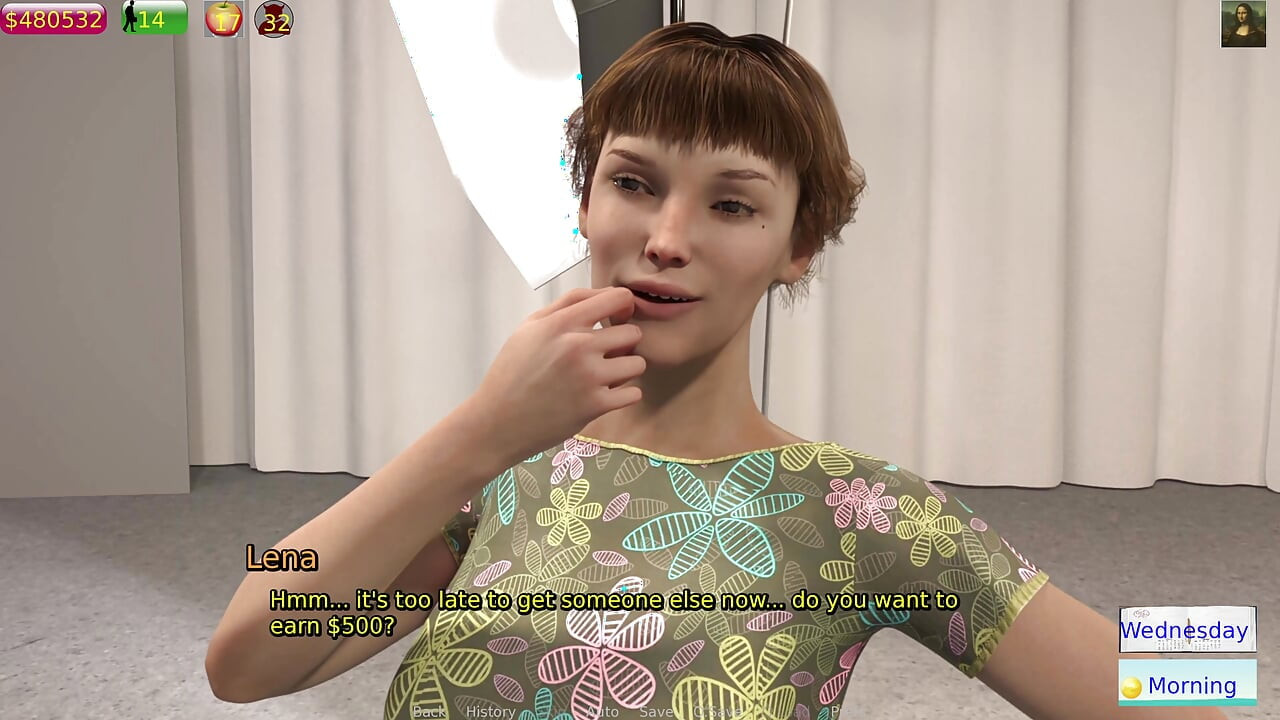The width and height of the screenshot is (1280, 720).
Task: Save the game using the Save option
Action: 657,711
